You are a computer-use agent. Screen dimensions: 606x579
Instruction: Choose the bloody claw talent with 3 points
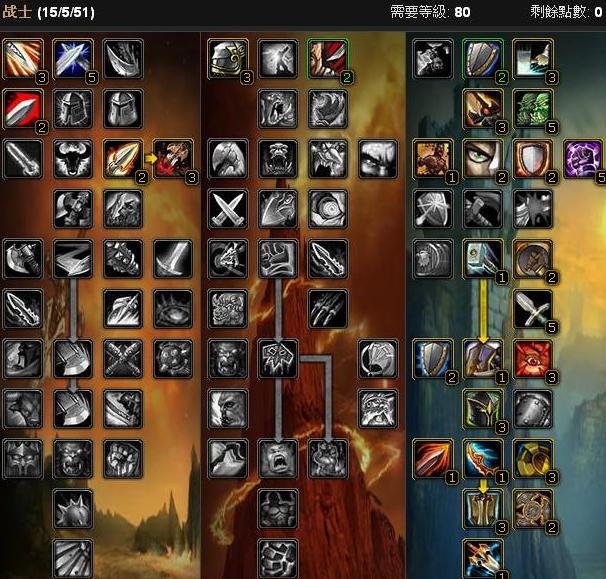[172, 158]
